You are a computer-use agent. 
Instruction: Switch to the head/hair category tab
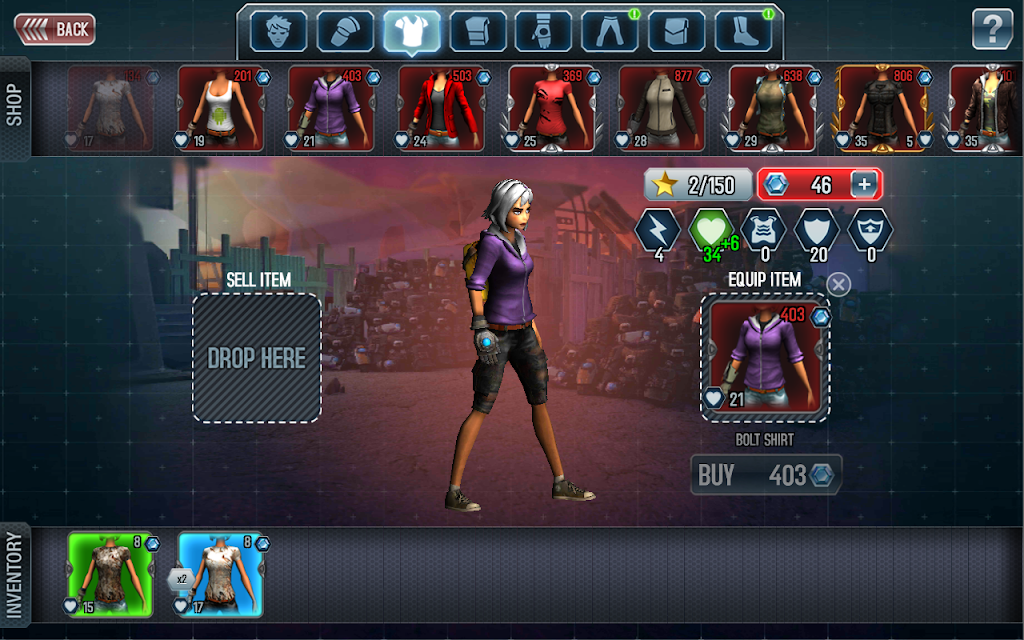(278, 32)
